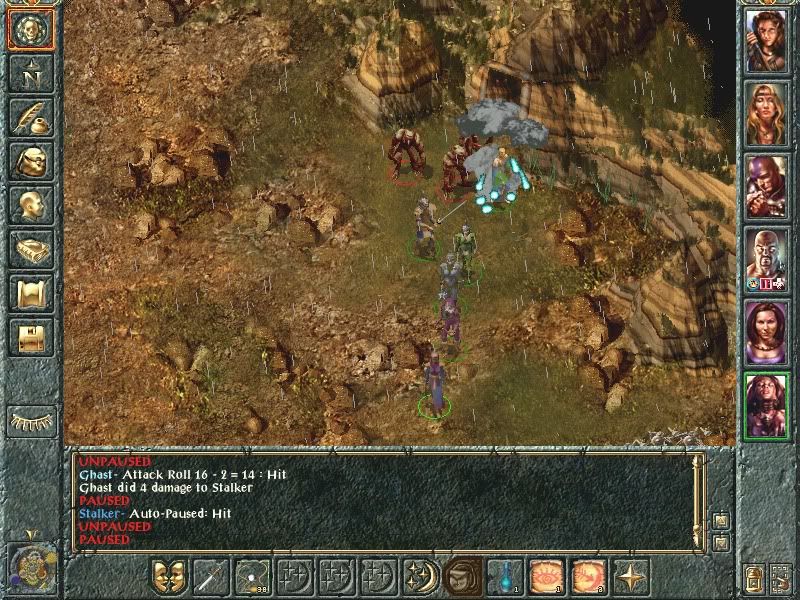
Task: Open the journal using the quill icon
Action: tap(31, 116)
